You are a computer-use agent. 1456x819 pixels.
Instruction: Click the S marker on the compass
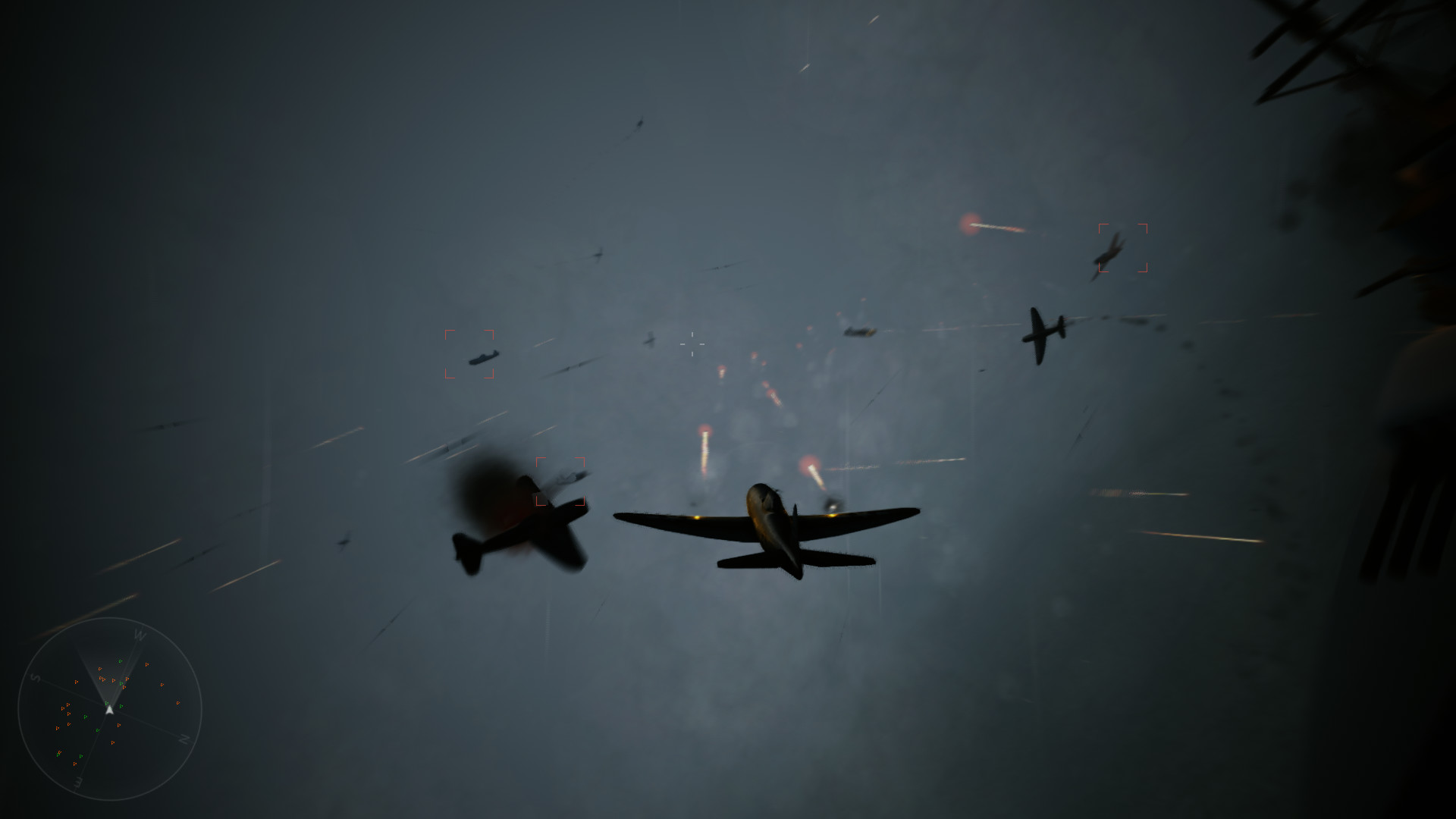[x=36, y=677]
